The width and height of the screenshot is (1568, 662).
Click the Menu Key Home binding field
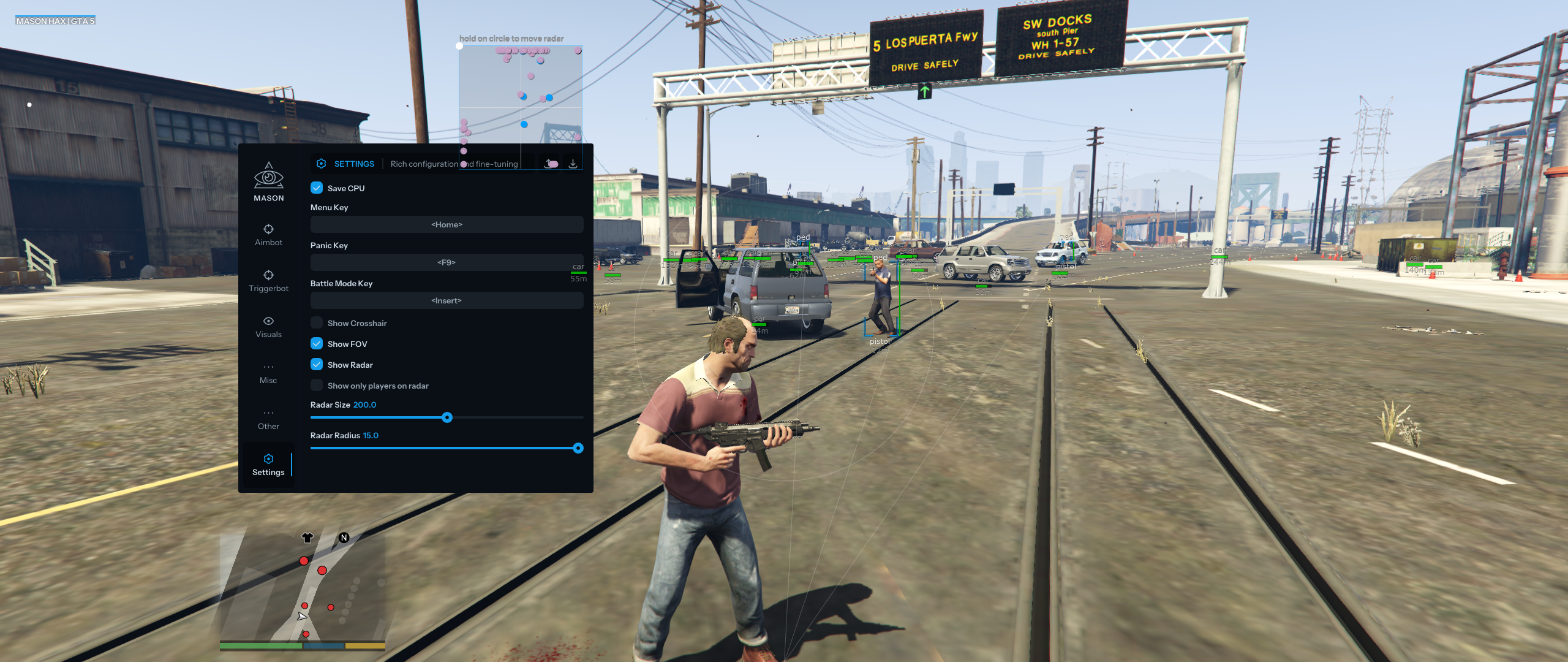click(447, 224)
